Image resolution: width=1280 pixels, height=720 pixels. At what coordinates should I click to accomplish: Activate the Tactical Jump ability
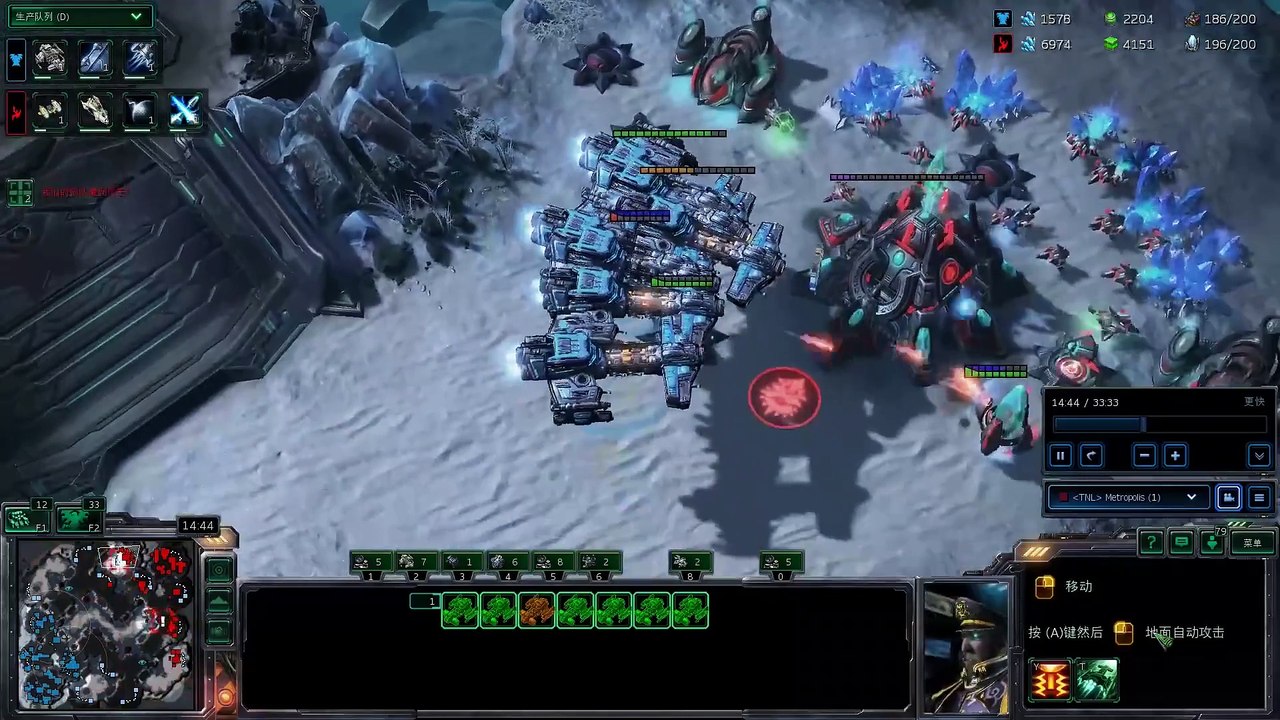pos(1097,681)
